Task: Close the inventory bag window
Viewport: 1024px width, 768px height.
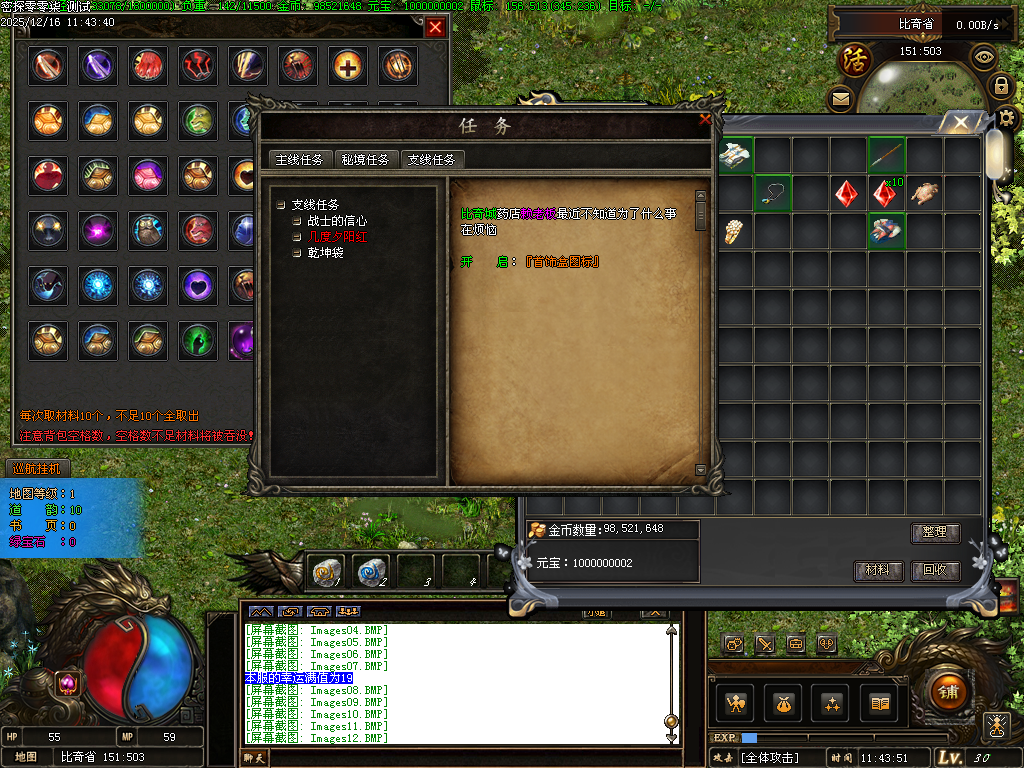Action: (960, 123)
